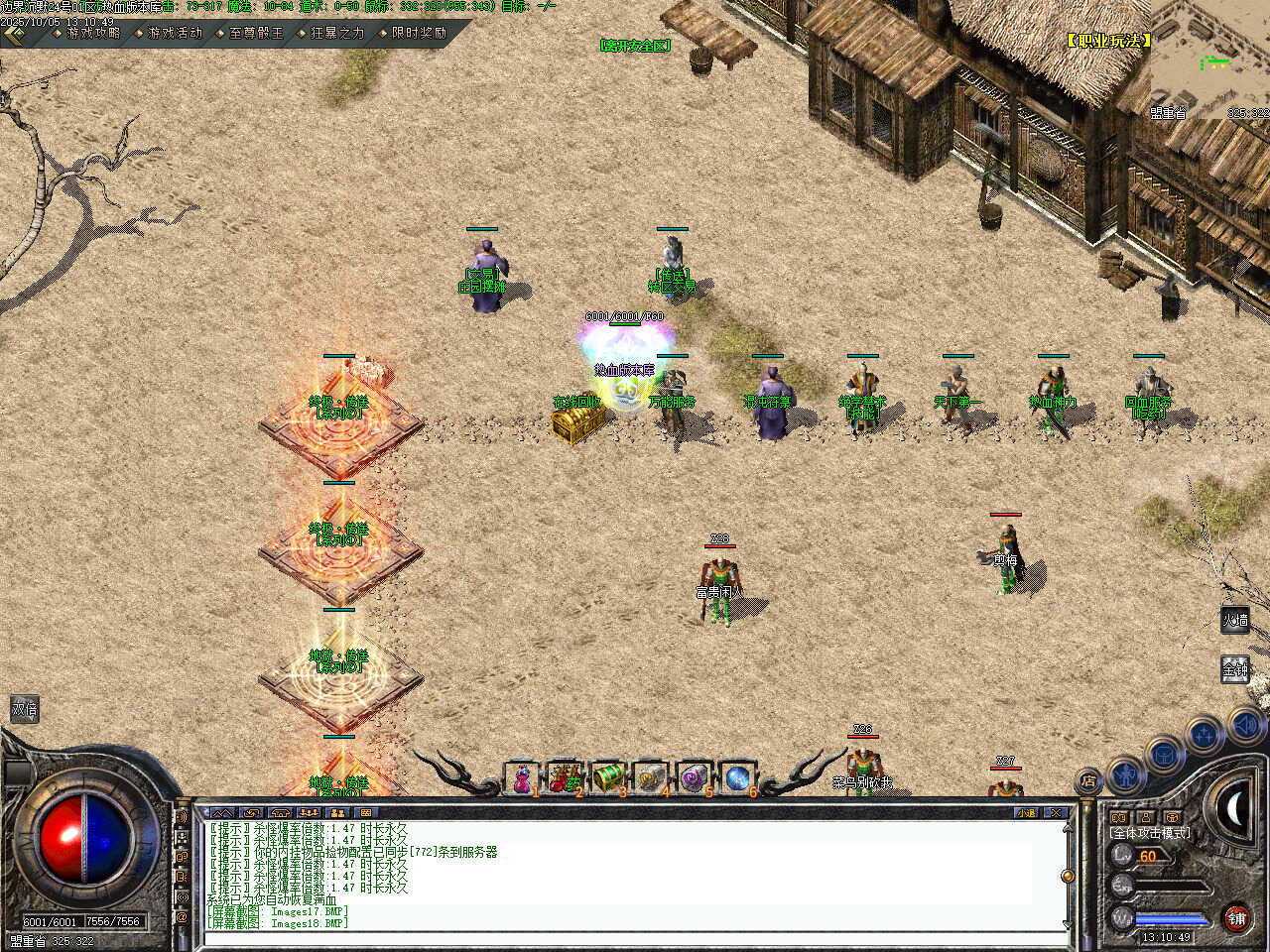
Task: Toggle the 火墙 firewall skill button
Action: point(1235,621)
